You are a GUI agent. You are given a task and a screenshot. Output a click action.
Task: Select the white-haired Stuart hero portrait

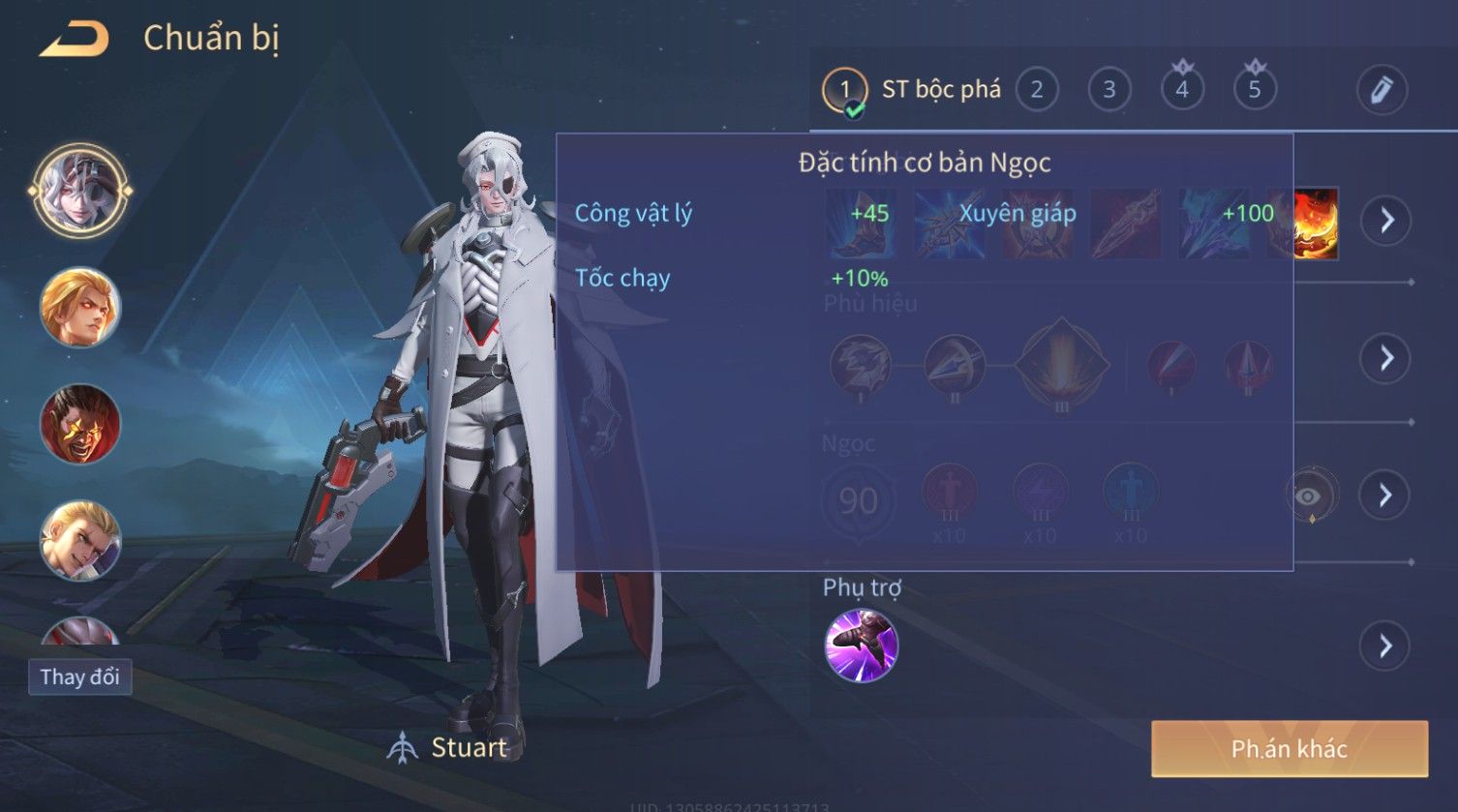[x=79, y=191]
